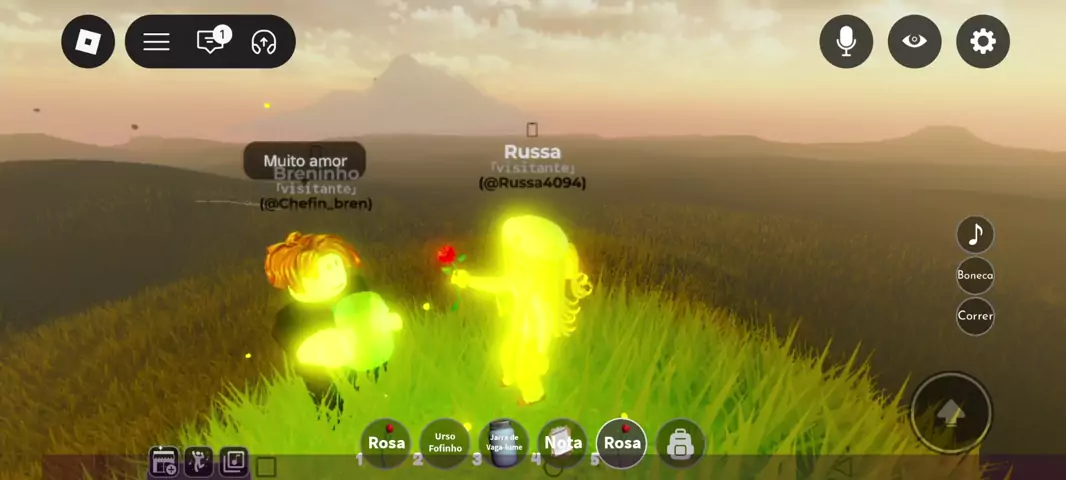
Task: Click the headset icon in the top bar
Action: (x=264, y=42)
